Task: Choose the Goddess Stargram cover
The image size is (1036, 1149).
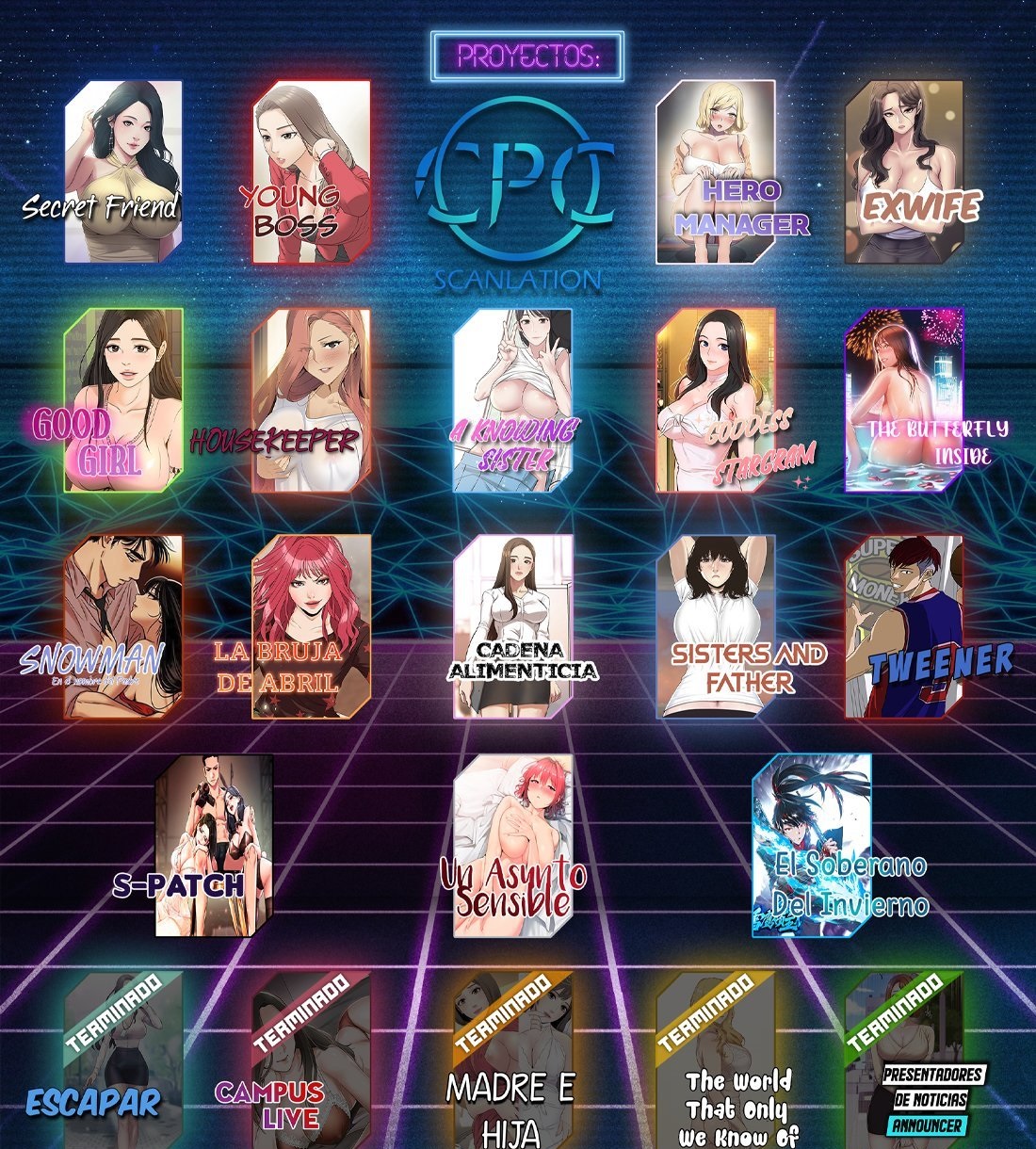Action: [716, 400]
